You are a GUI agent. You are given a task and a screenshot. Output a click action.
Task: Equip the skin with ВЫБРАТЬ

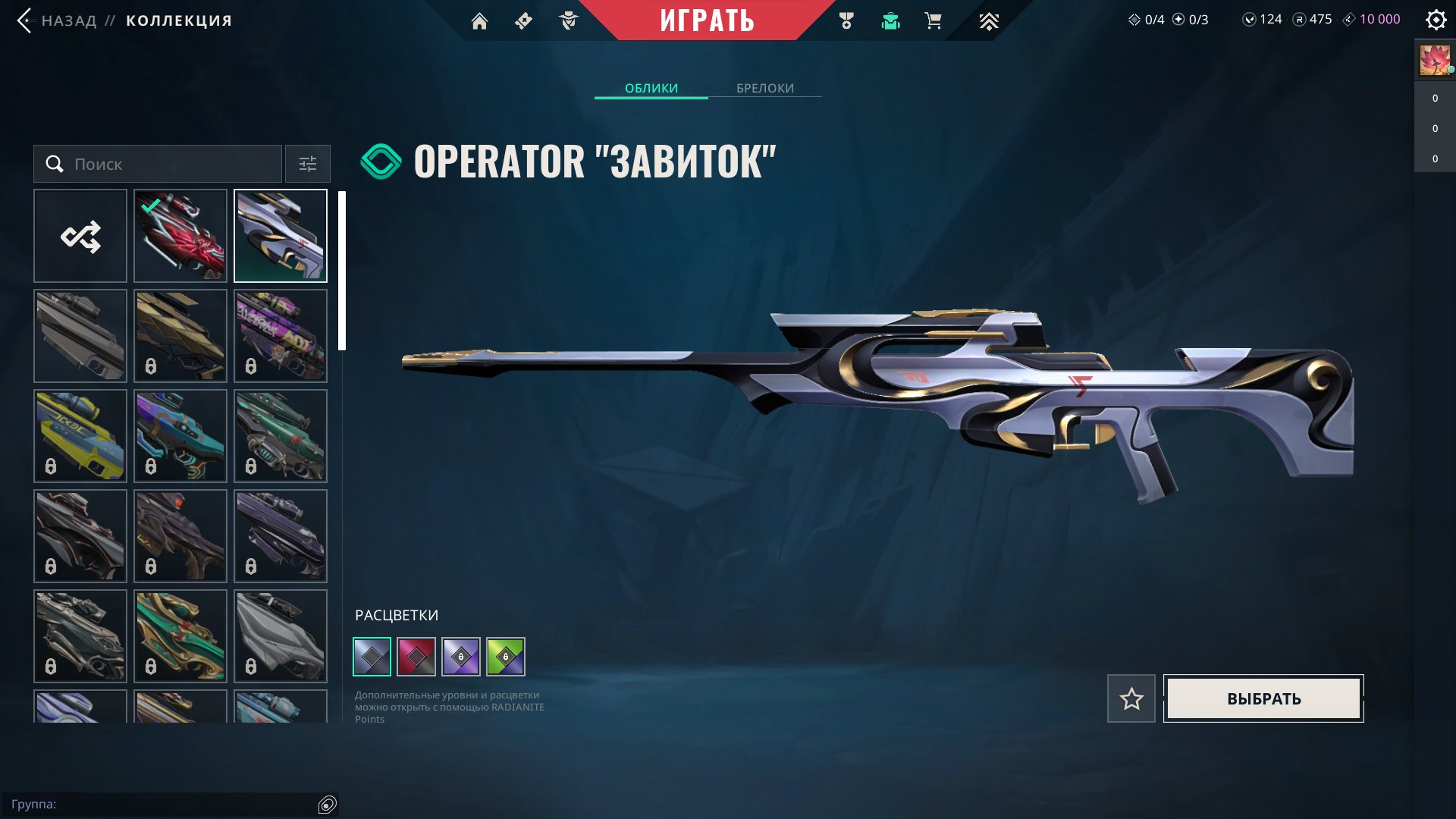1263,698
